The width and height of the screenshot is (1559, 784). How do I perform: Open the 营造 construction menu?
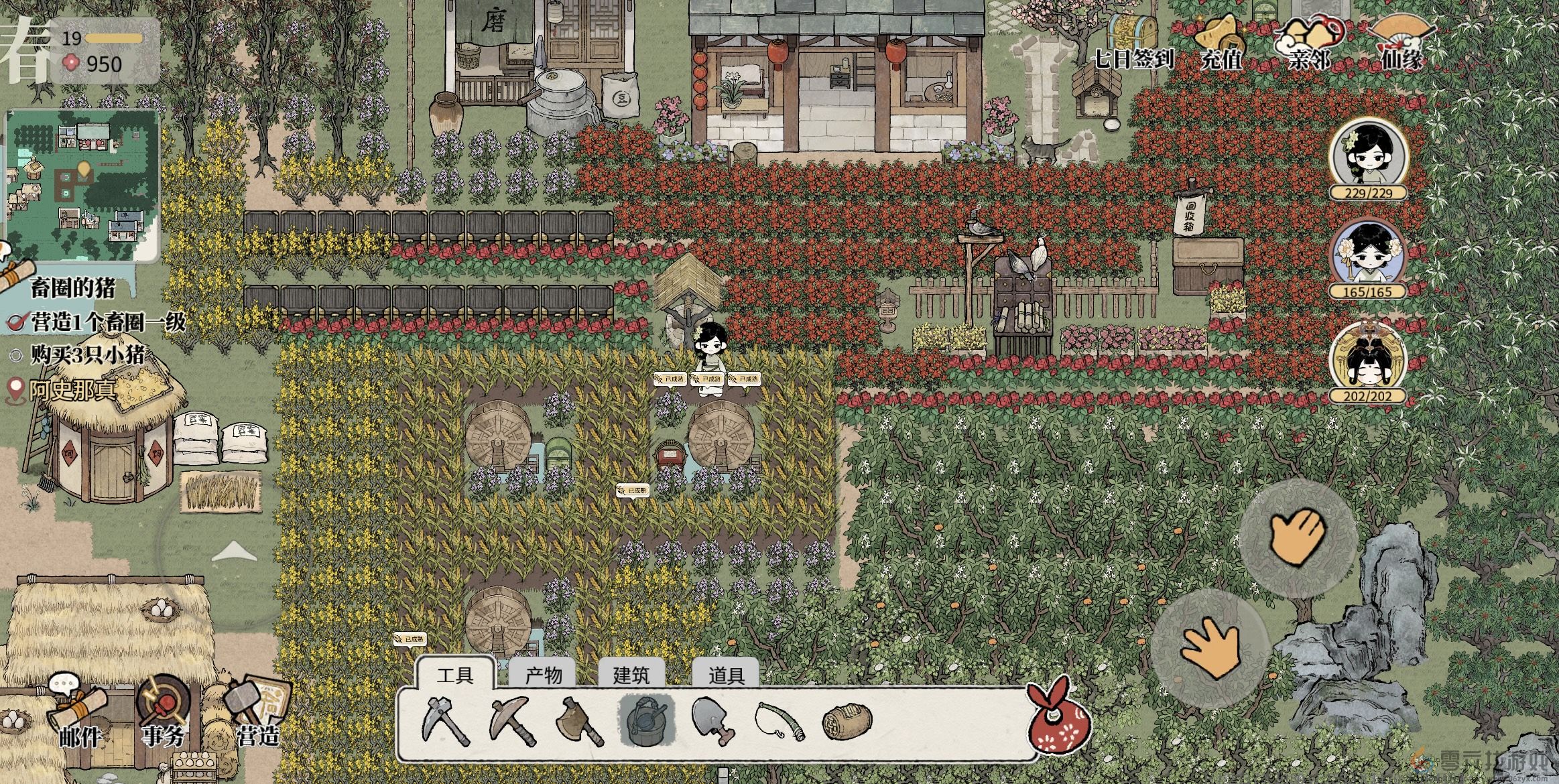[258, 717]
